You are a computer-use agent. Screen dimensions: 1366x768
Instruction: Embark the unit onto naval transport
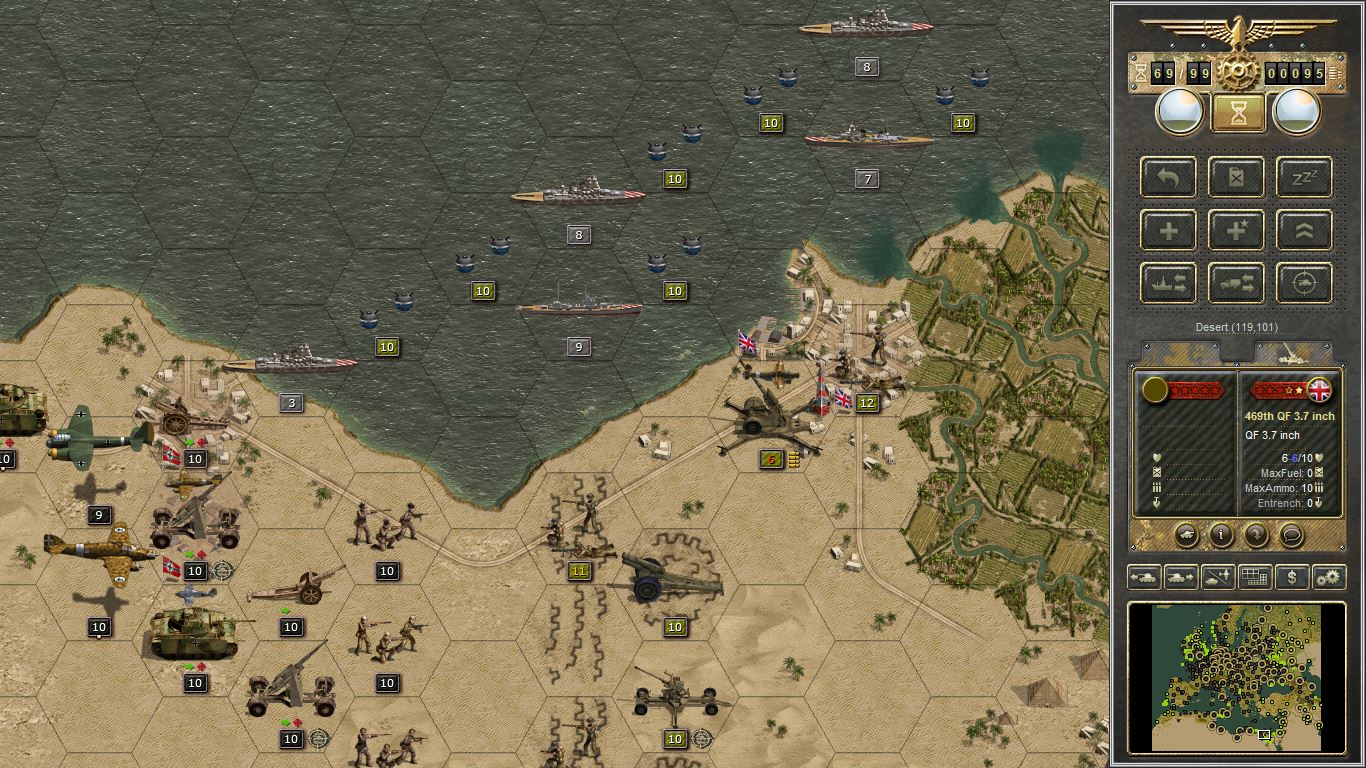coord(1167,283)
